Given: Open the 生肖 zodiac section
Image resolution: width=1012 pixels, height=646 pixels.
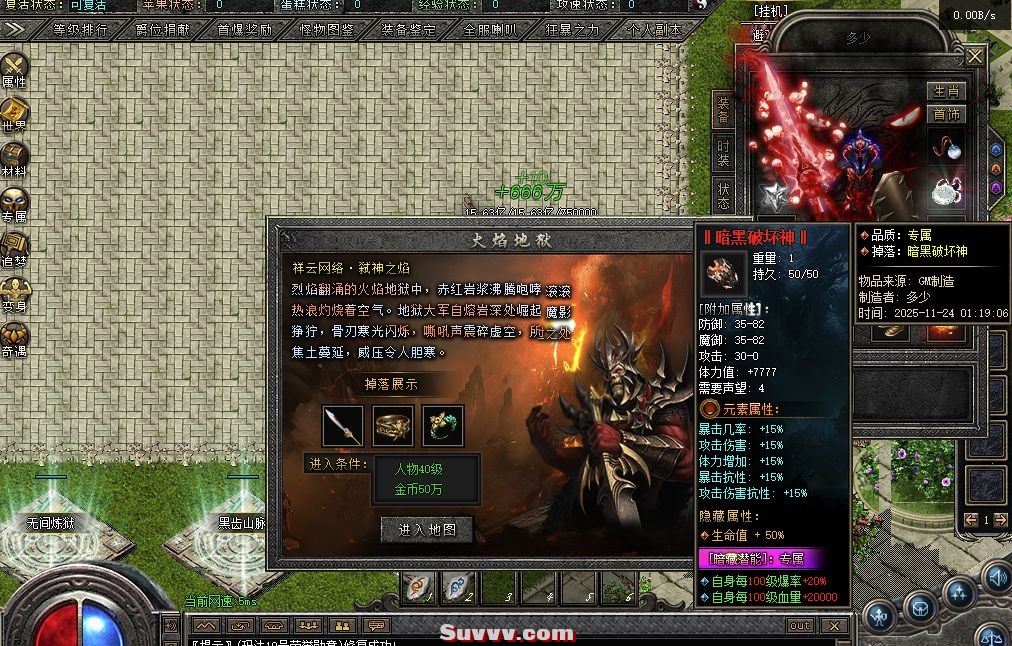Looking at the screenshot, I should click(946, 91).
